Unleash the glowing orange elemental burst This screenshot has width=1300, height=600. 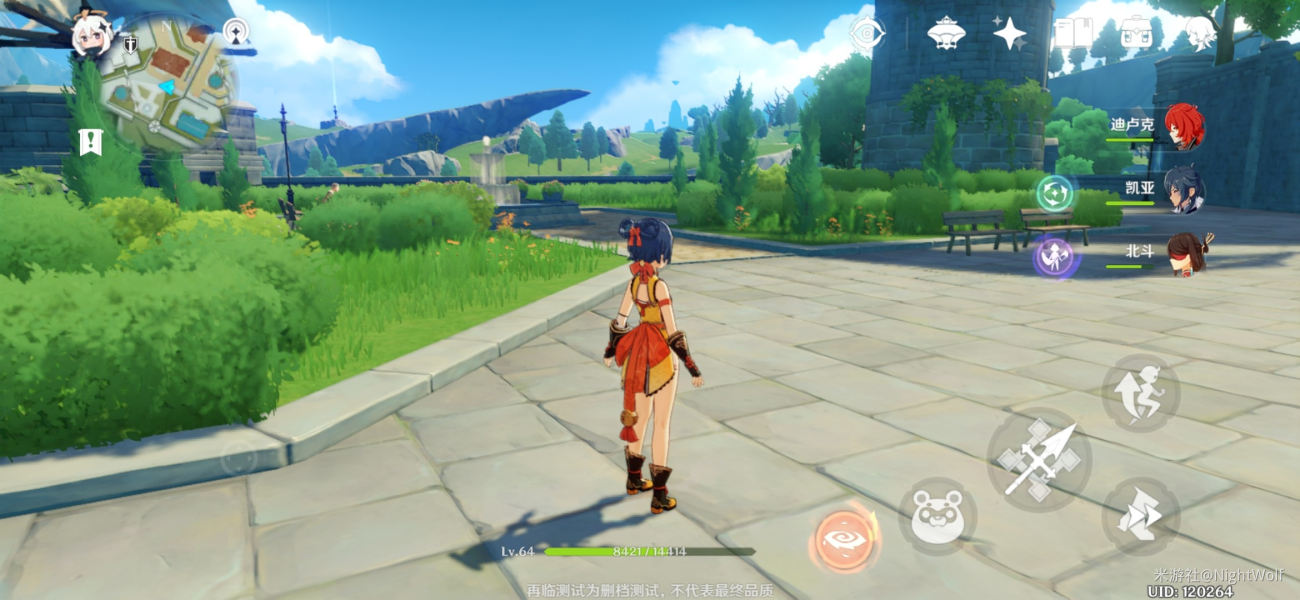(845, 537)
